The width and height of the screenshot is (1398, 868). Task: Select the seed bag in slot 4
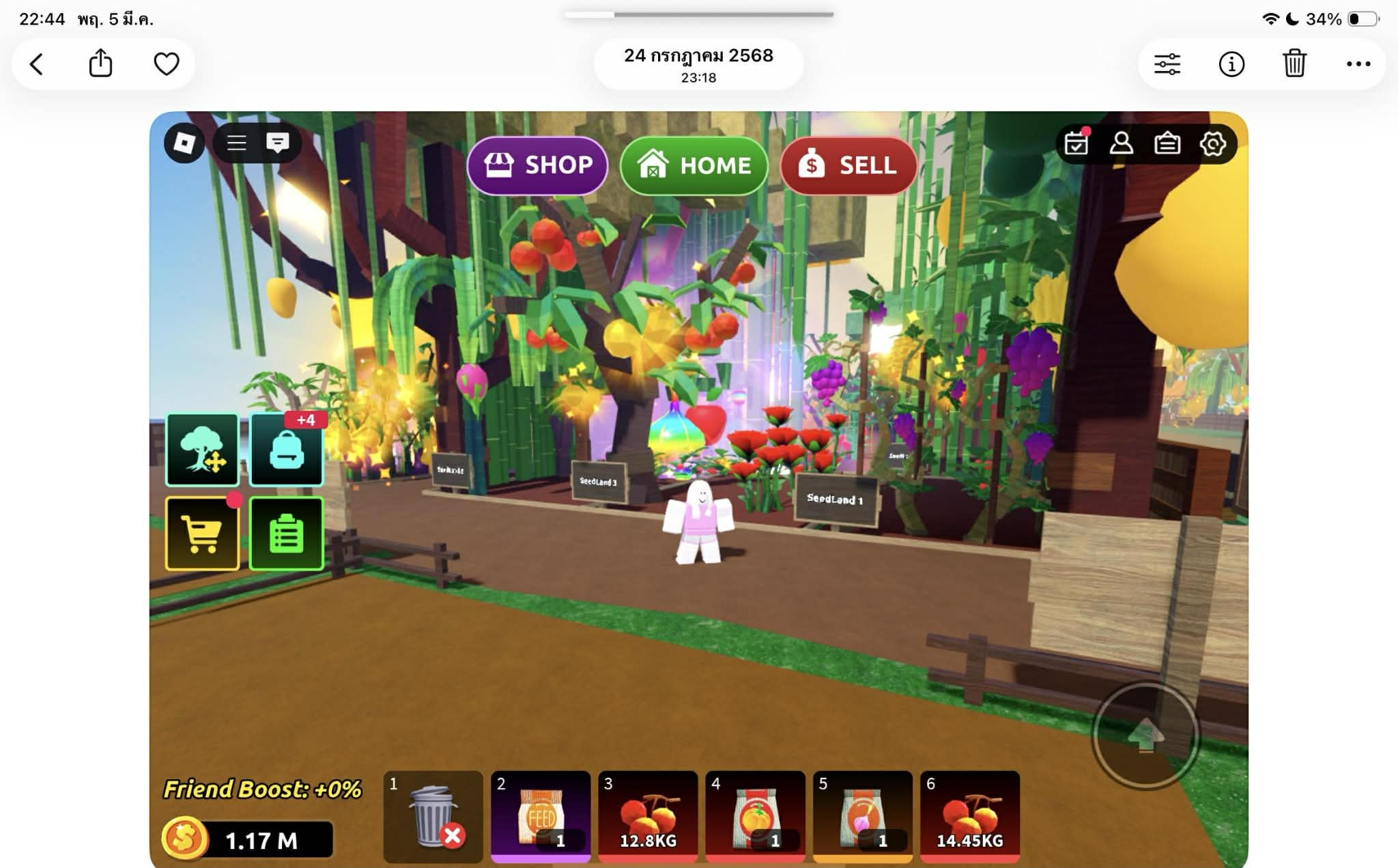pos(755,816)
